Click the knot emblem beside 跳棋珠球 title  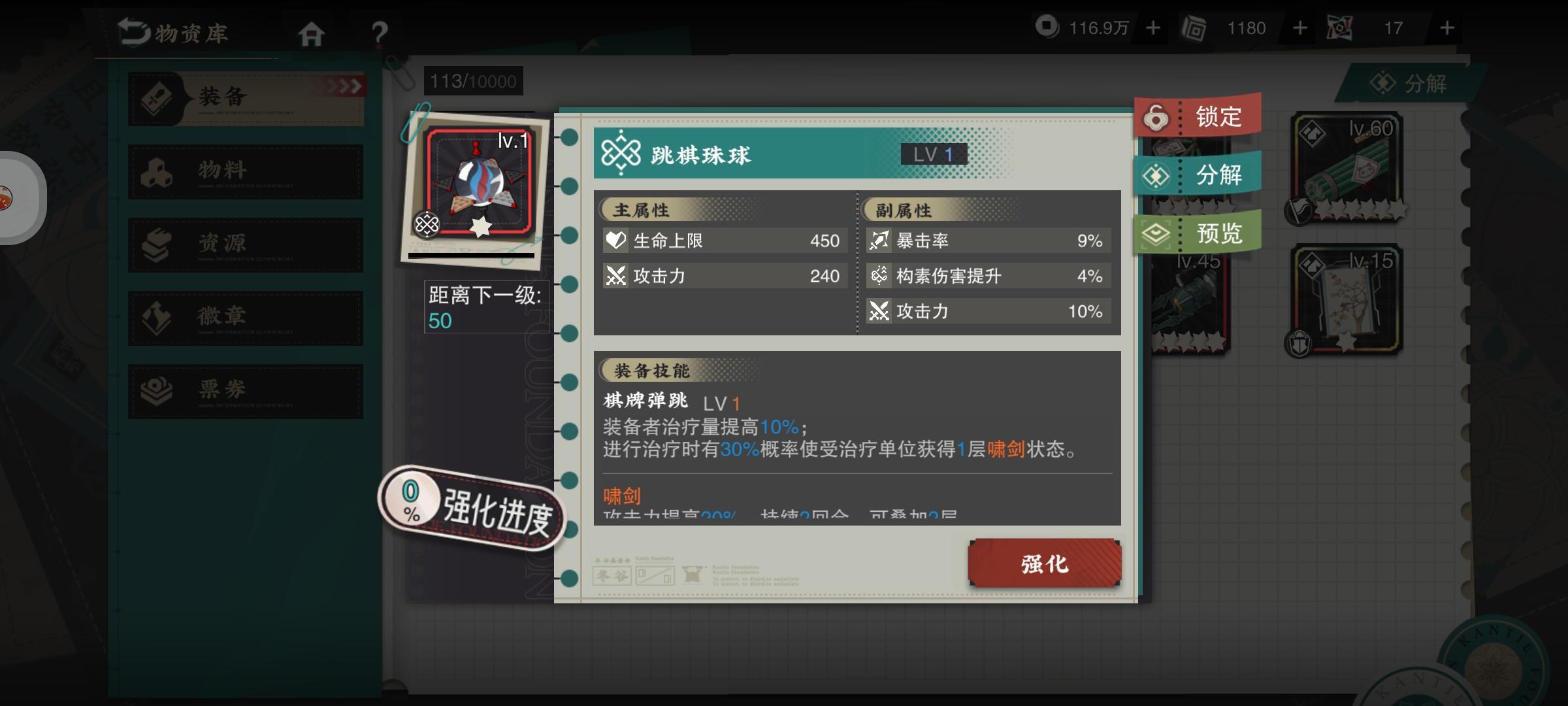click(619, 153)
